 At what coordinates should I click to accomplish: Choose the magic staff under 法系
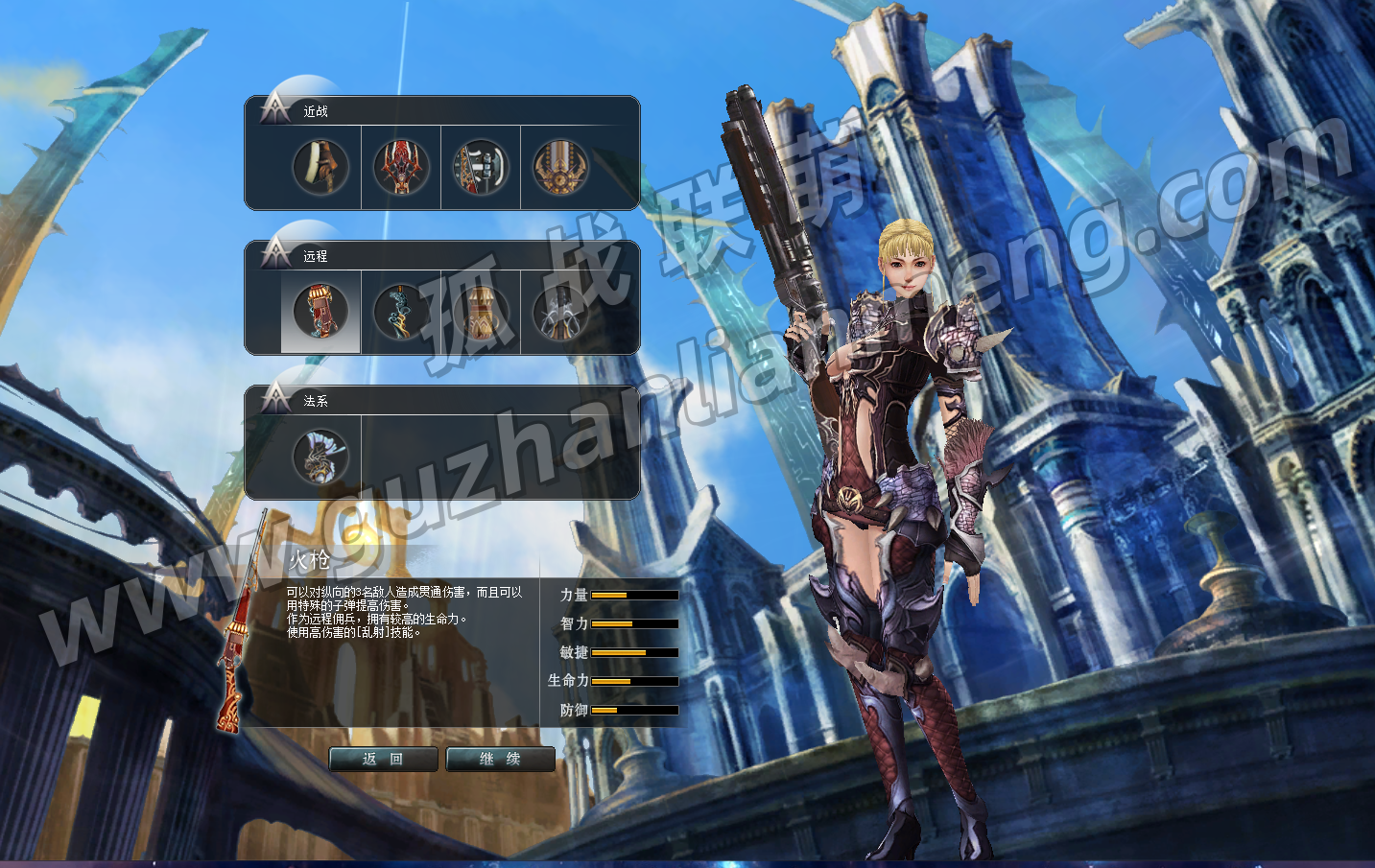[320, 457]
